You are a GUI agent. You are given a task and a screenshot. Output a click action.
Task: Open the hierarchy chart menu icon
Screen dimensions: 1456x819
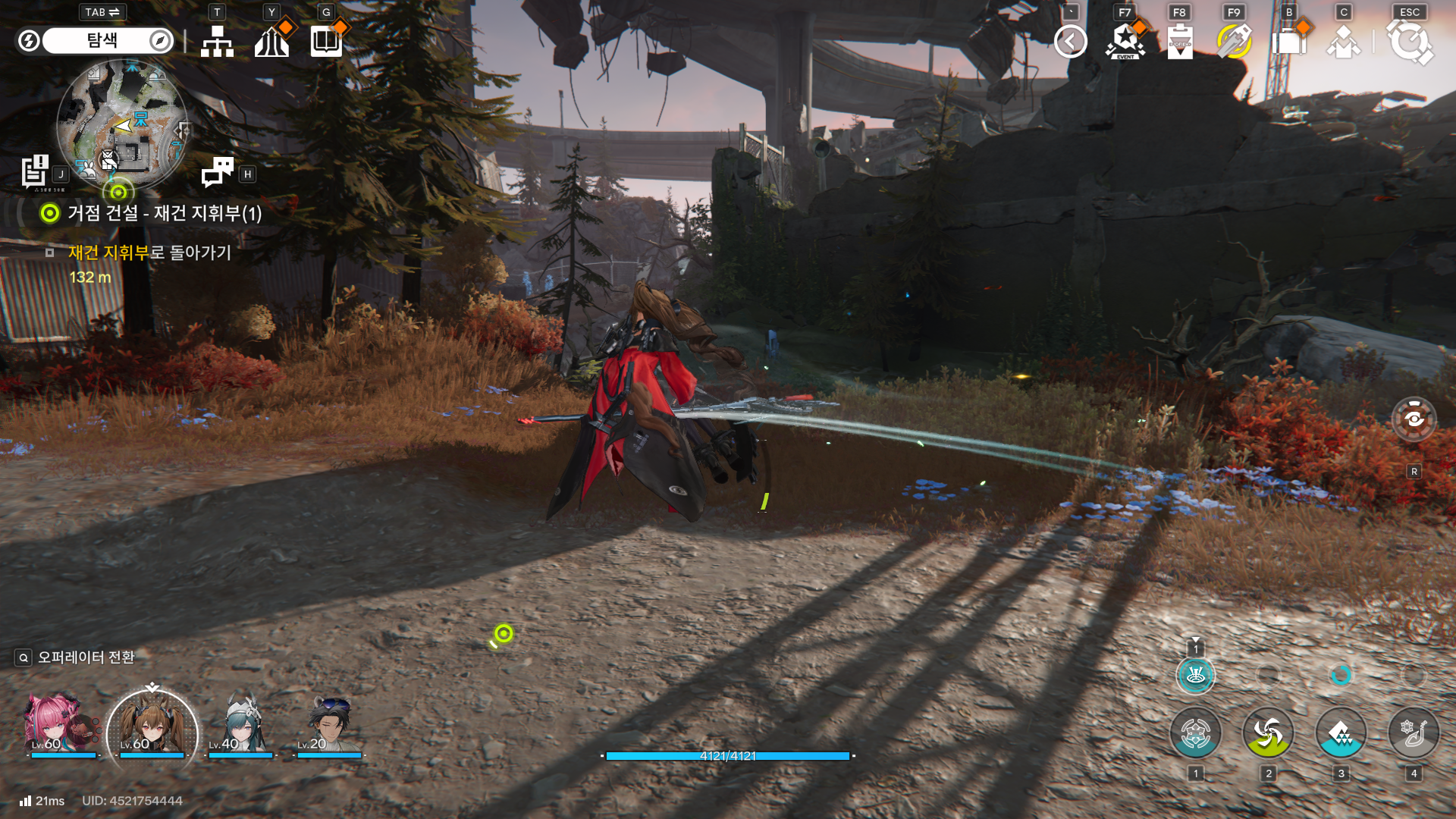[217, 42]
